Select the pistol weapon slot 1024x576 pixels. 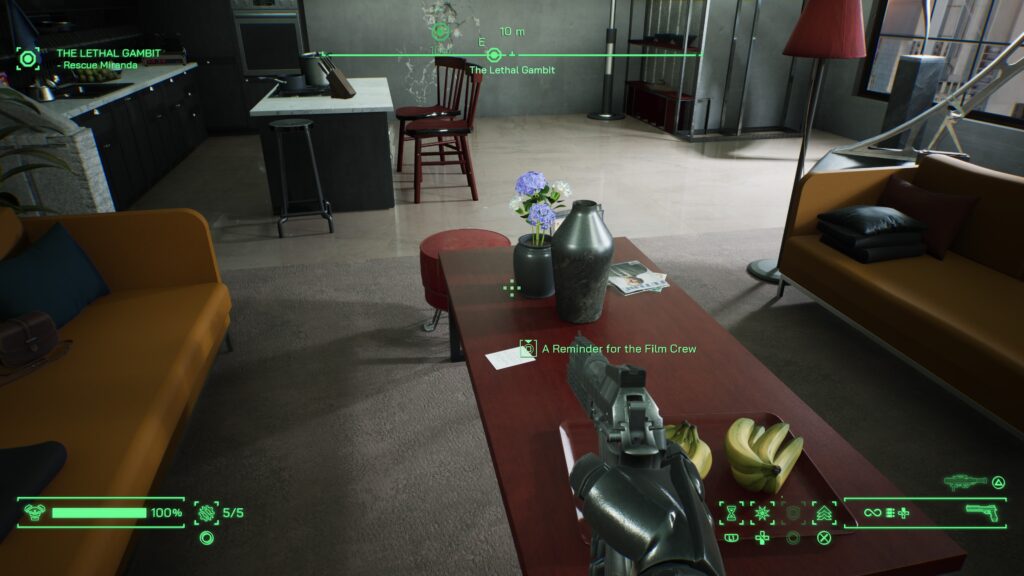pyautogui.click(x=985, y=512)
